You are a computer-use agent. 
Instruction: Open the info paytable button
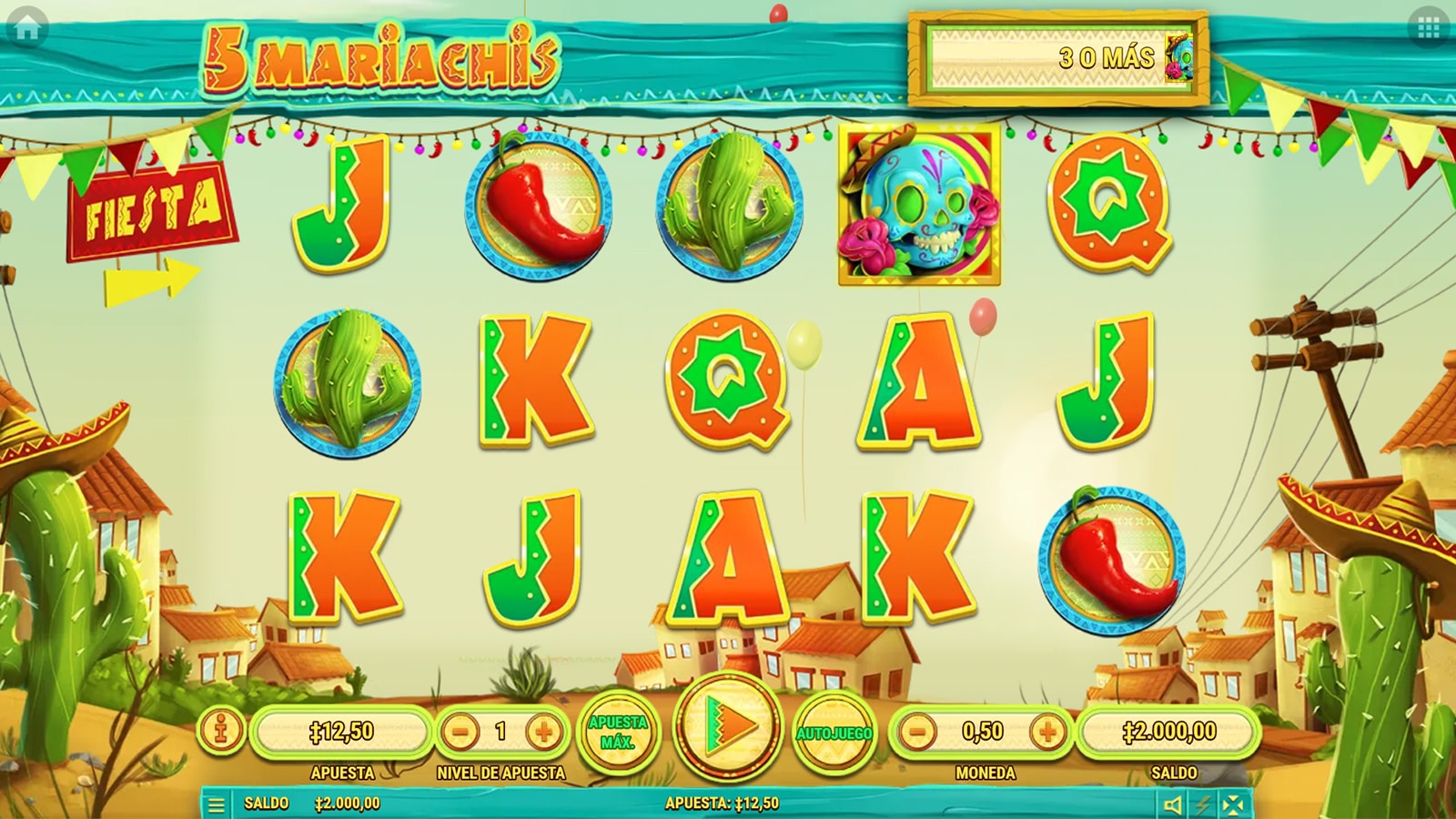click(x=223, y=731)
